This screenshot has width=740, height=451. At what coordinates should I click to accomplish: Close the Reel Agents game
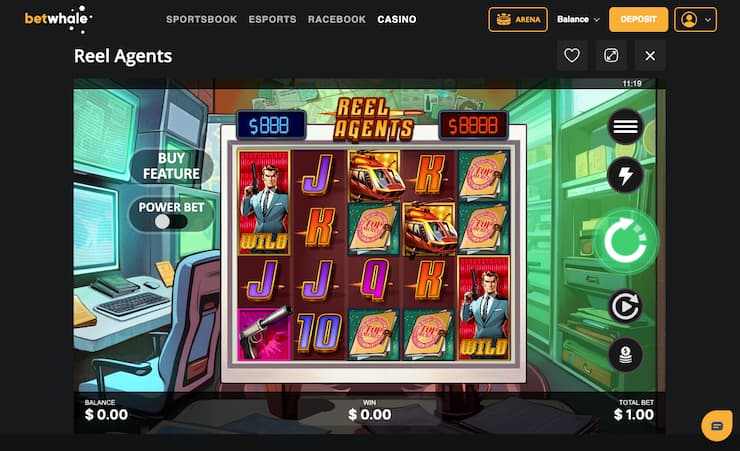[650, 56]
